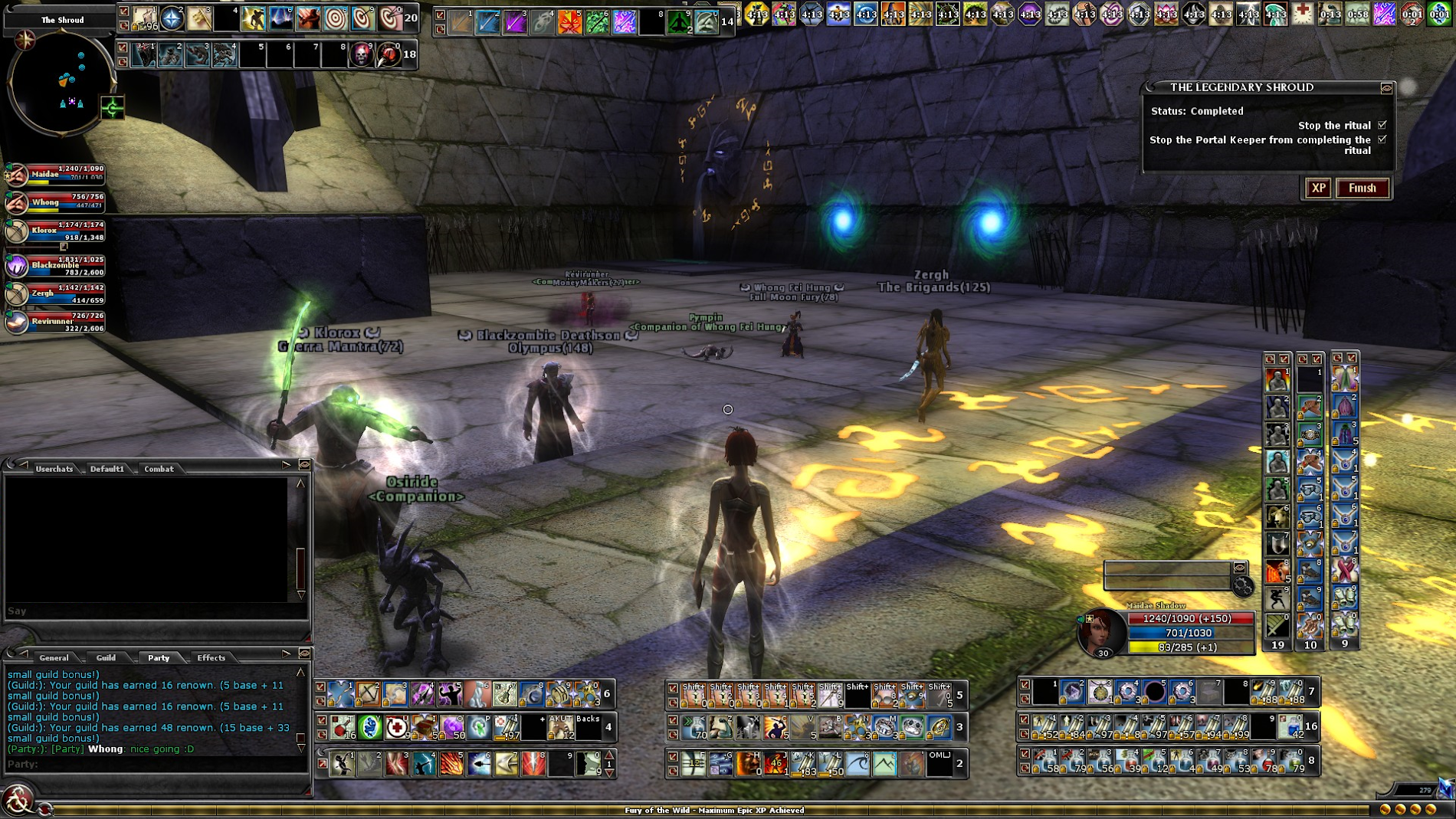The height and width of the screenshot is (819, 1456).
Task: Select Revirunner in the party list
Action: coord(17,322)
